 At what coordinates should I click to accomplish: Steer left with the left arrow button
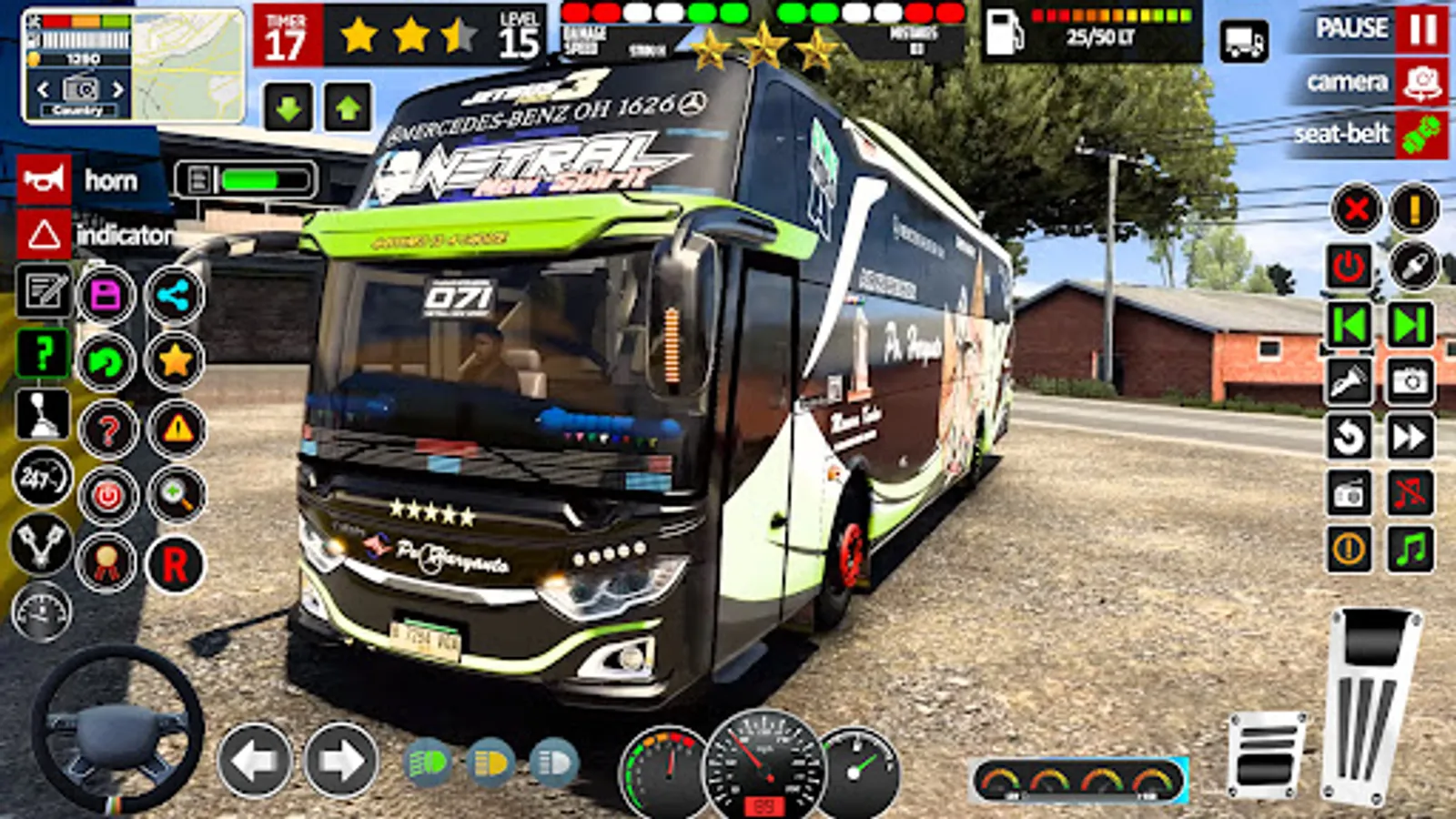coord(253,761)
